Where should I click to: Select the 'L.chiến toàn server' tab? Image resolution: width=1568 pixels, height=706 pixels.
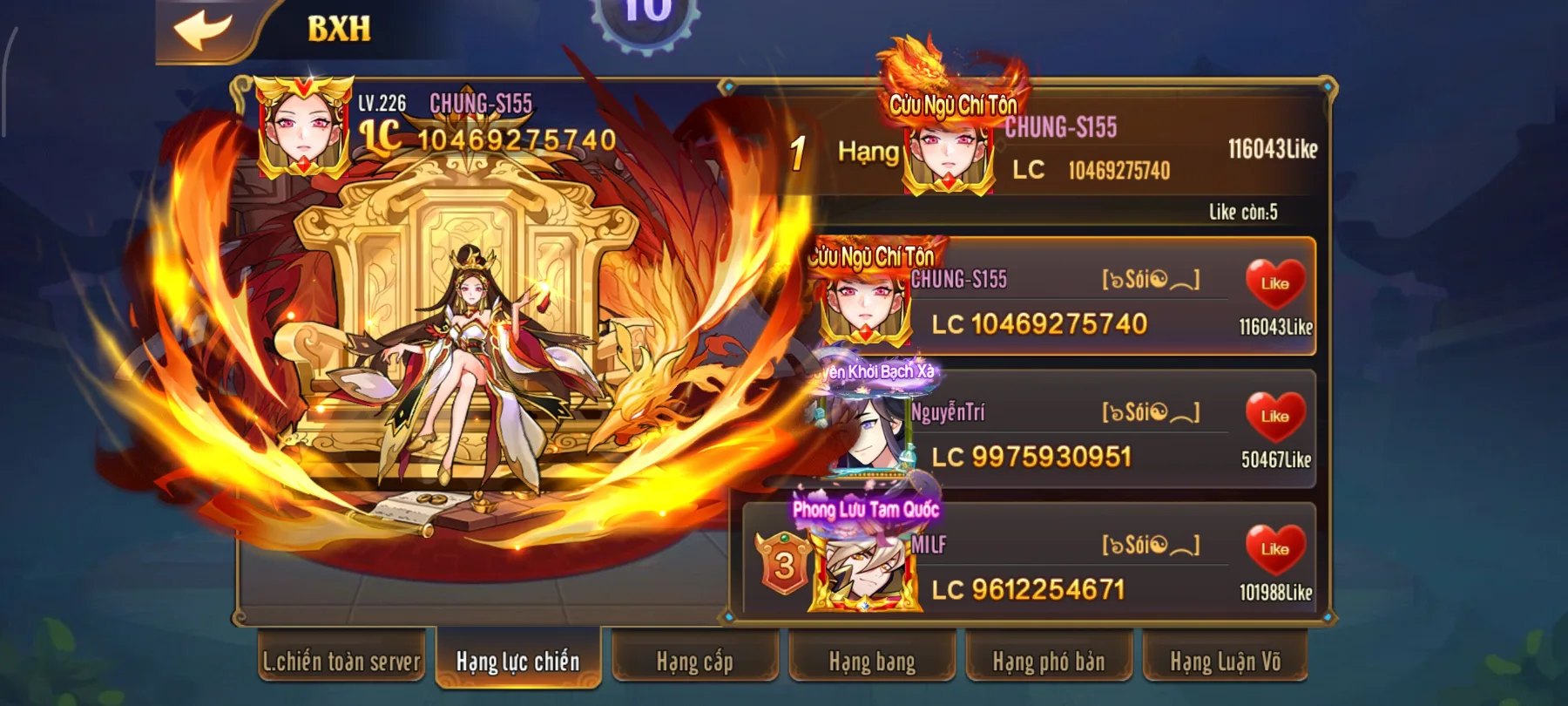click(341, 662)
